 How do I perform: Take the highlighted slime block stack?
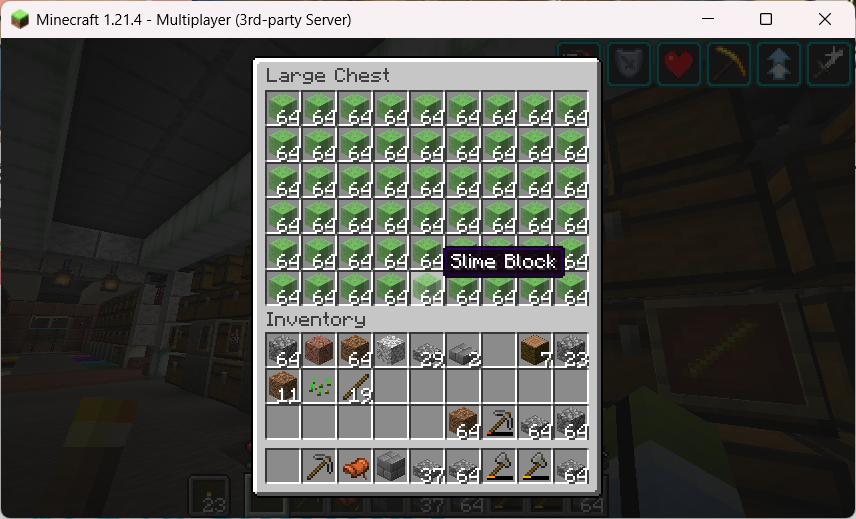(428, 290)
